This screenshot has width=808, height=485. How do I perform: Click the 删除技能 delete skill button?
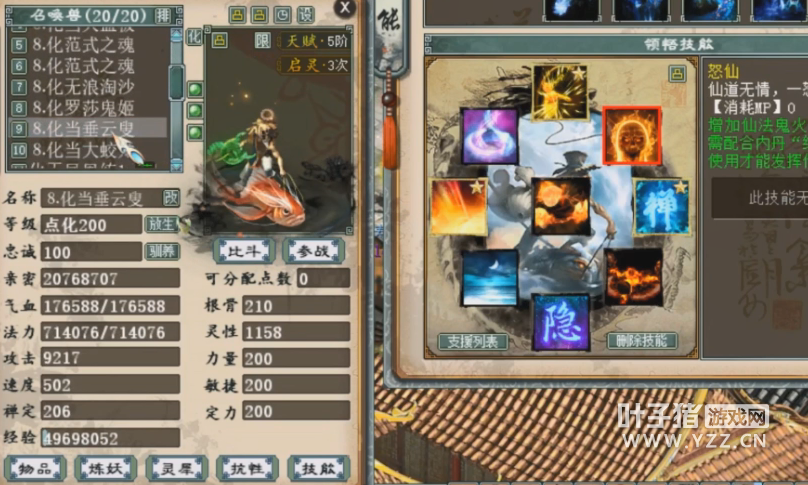pyautogui.click(x=642, y=342)
